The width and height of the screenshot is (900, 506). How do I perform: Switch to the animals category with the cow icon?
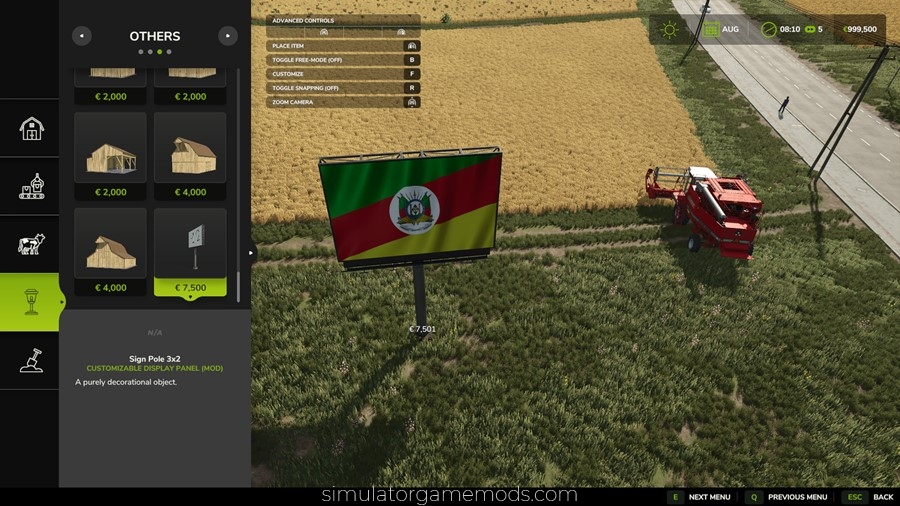tap(31, 244)
